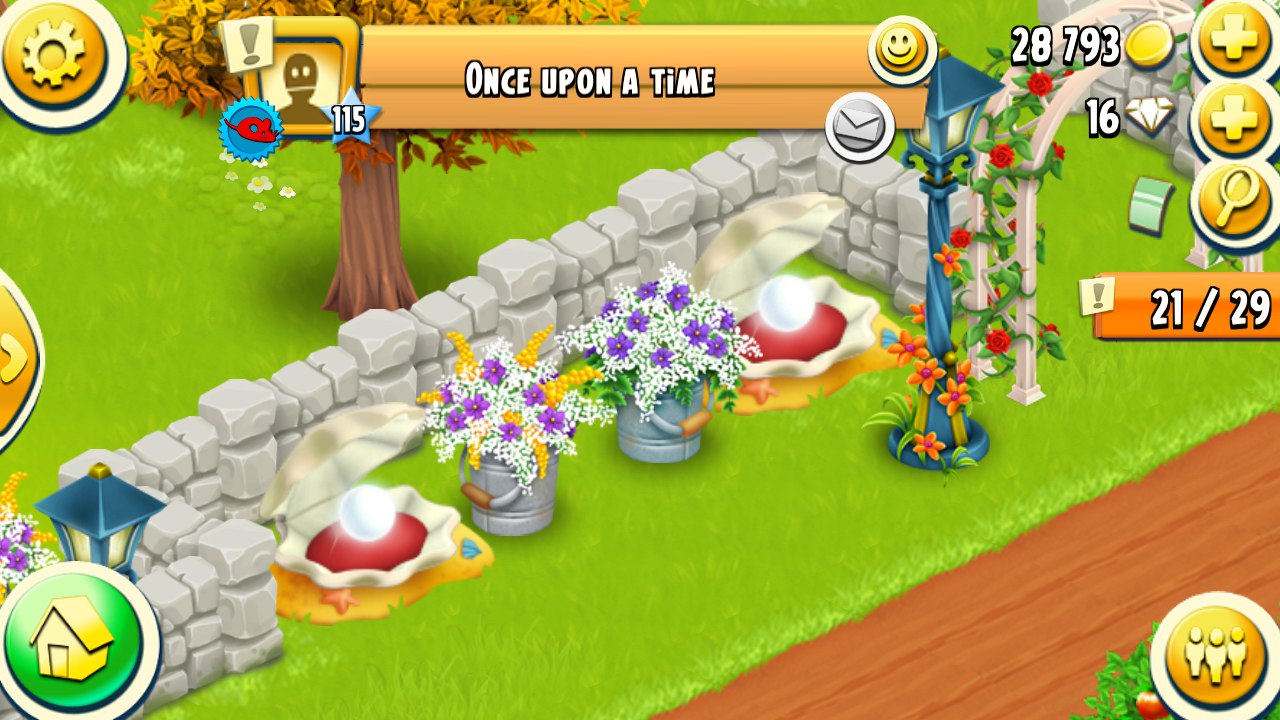Select the blue neighborhood badge
The image size is (1280, 720).
coord(249,128)
